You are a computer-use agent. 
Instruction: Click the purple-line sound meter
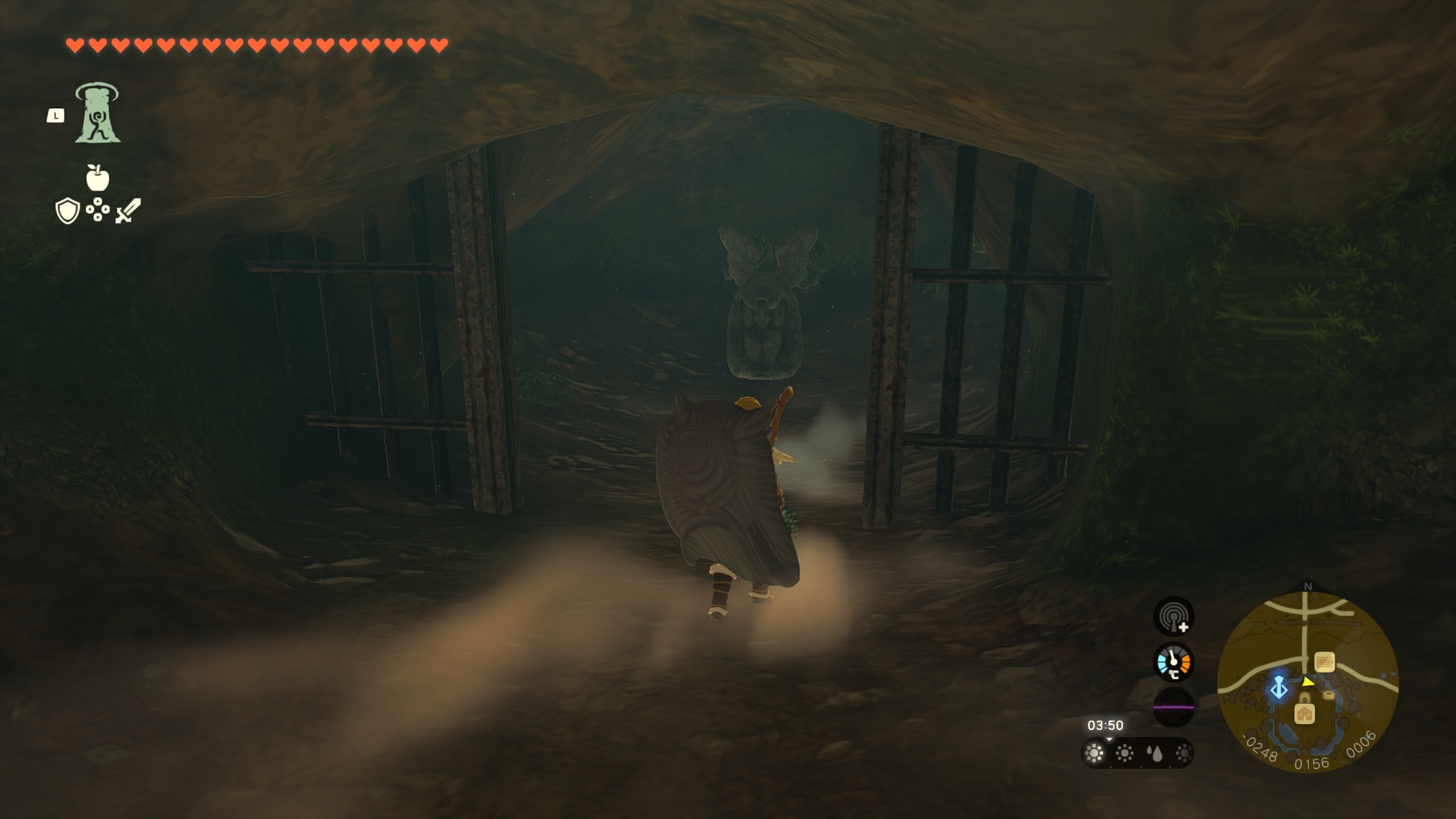click(x=1173, y=707)
